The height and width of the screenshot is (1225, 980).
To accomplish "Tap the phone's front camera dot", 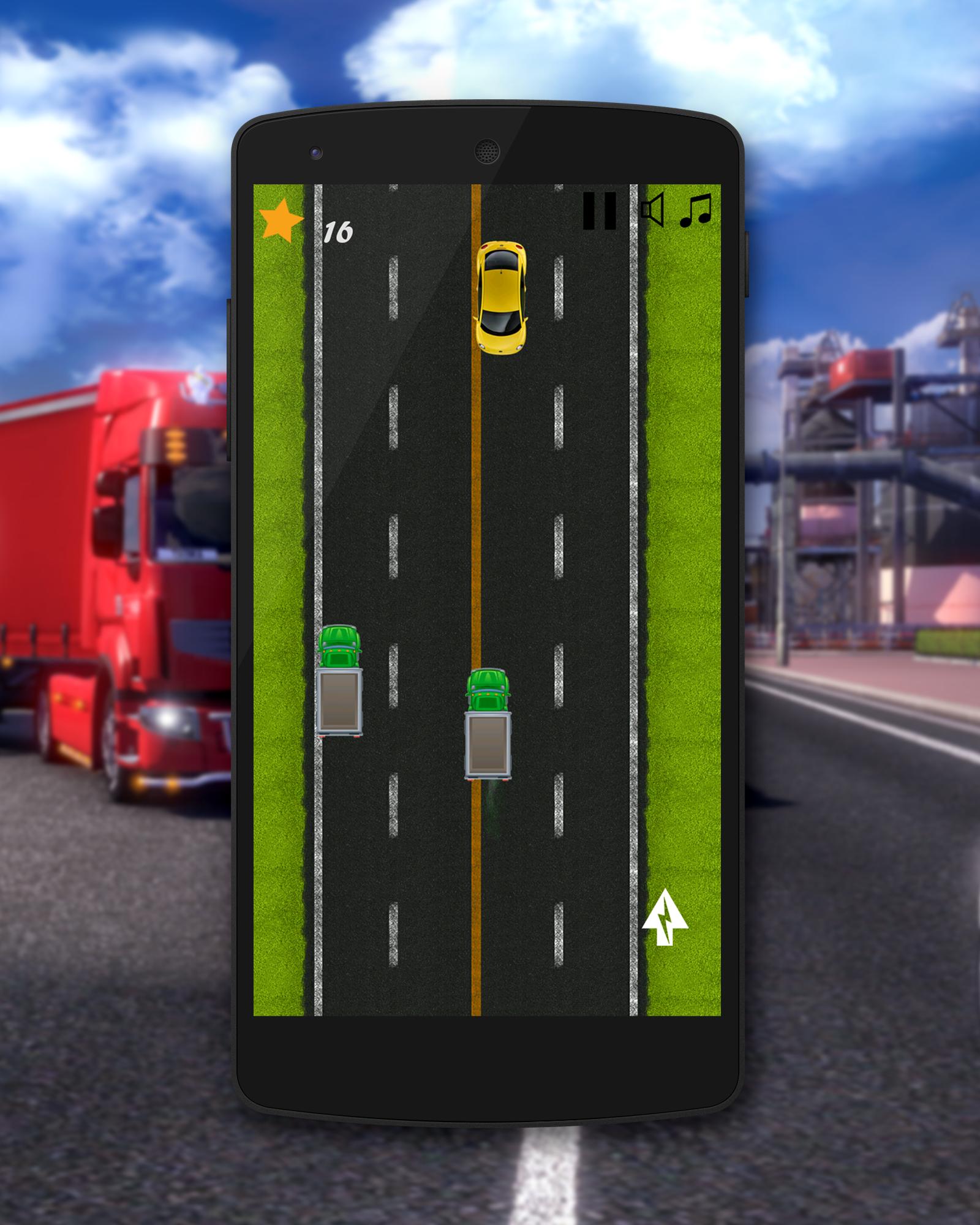I will click(315, 151).
